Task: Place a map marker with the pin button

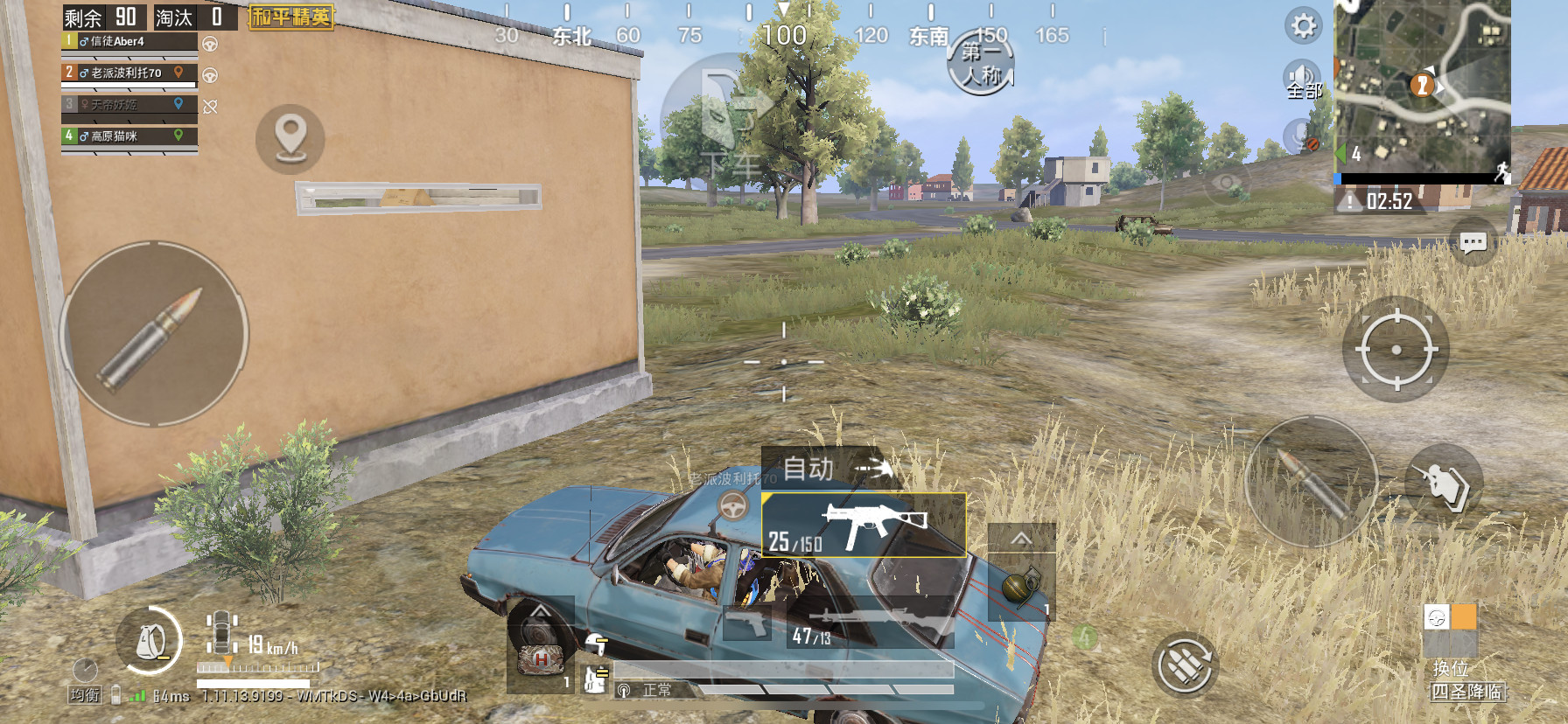Action: (290, 139)
